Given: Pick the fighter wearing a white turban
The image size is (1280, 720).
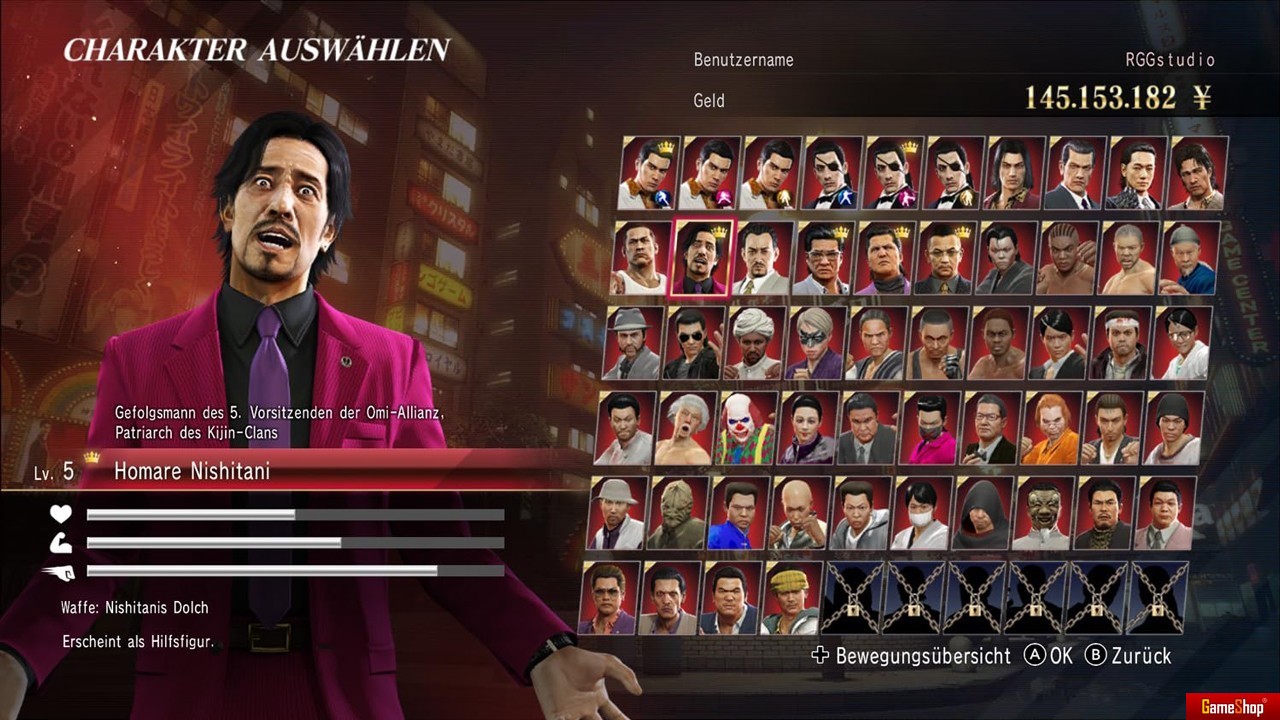Looking at the screenshot, I should [755, 343].
